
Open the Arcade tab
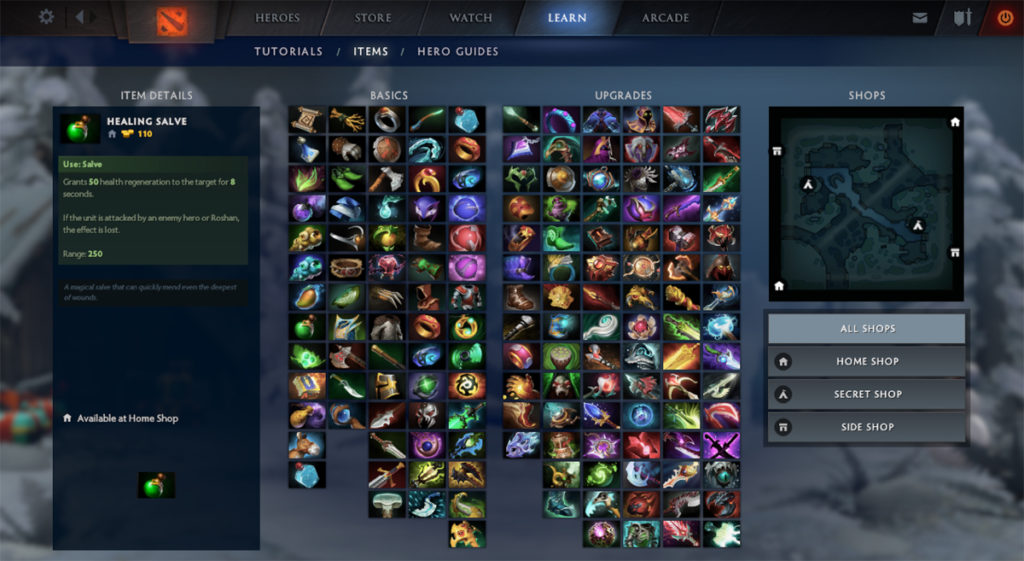[x=665, y=18]
